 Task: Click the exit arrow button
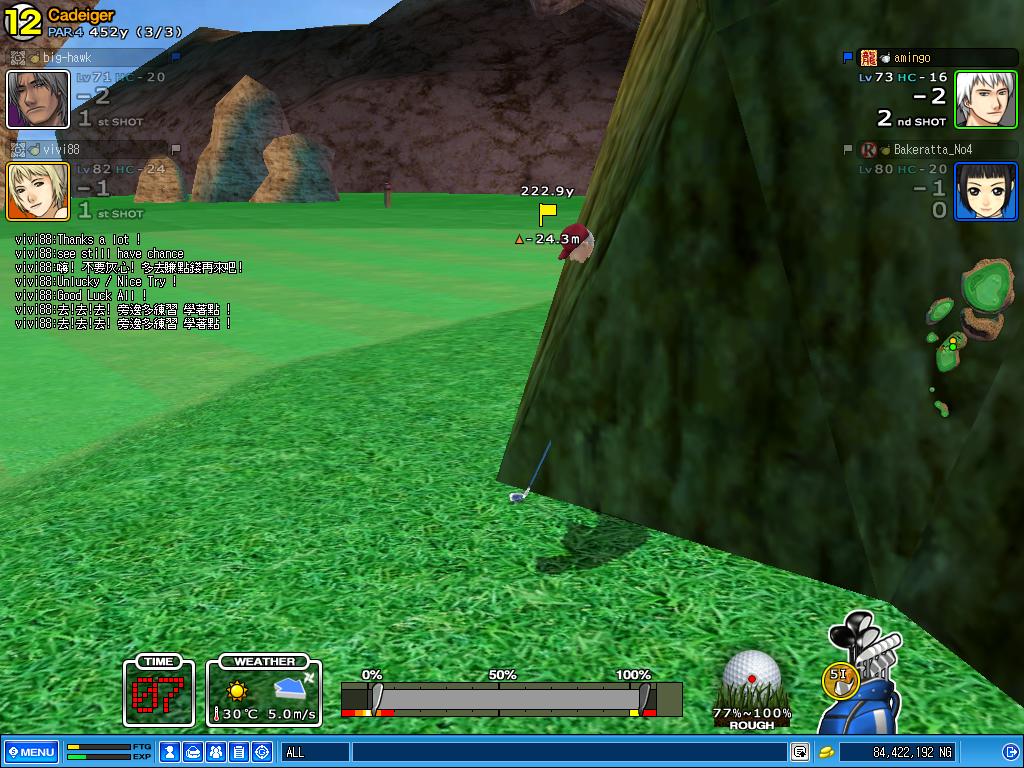(1010, 752)
